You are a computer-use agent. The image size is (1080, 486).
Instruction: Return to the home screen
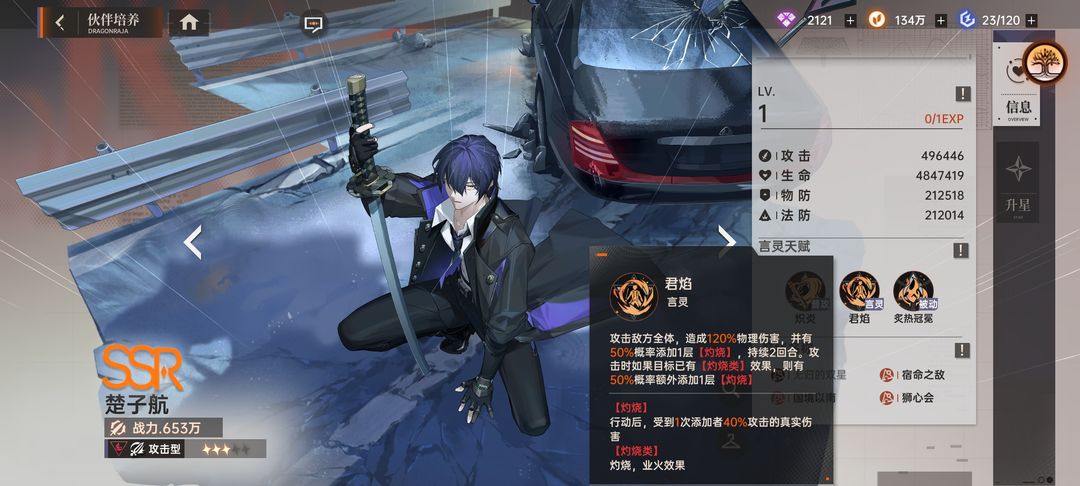tap(189, 22)
